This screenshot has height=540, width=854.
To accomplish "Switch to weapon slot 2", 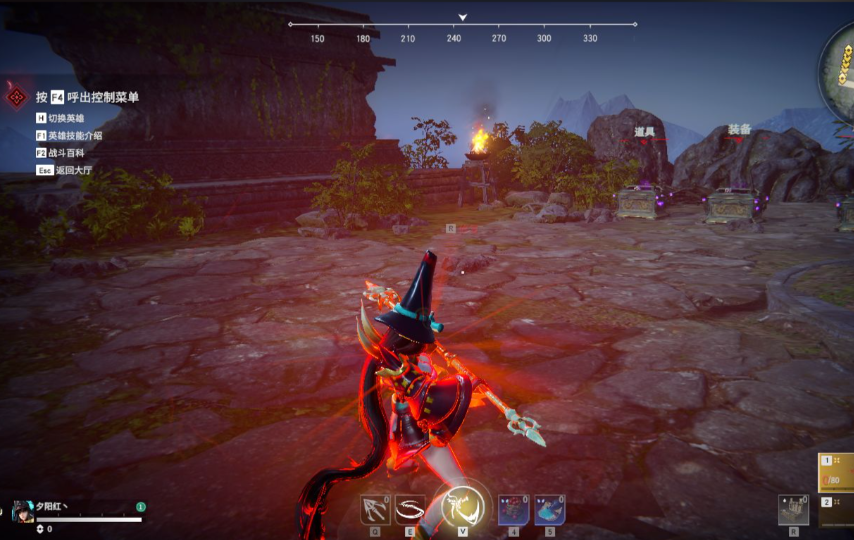I will pos(837,509).
